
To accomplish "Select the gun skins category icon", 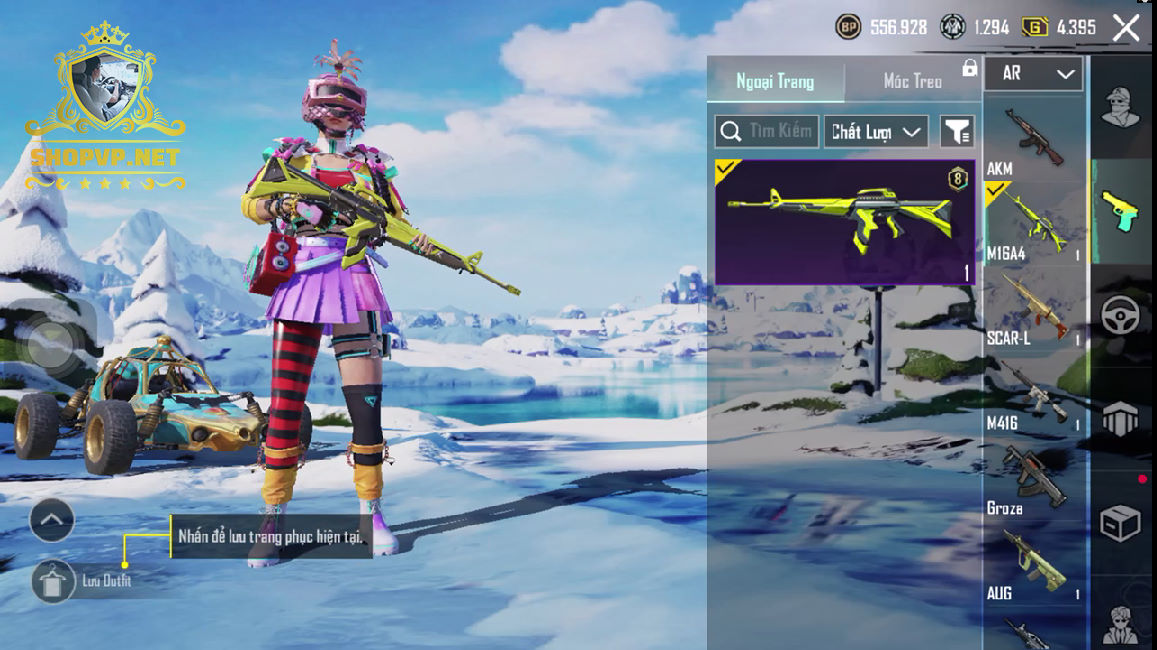I will coord(1120,210).
